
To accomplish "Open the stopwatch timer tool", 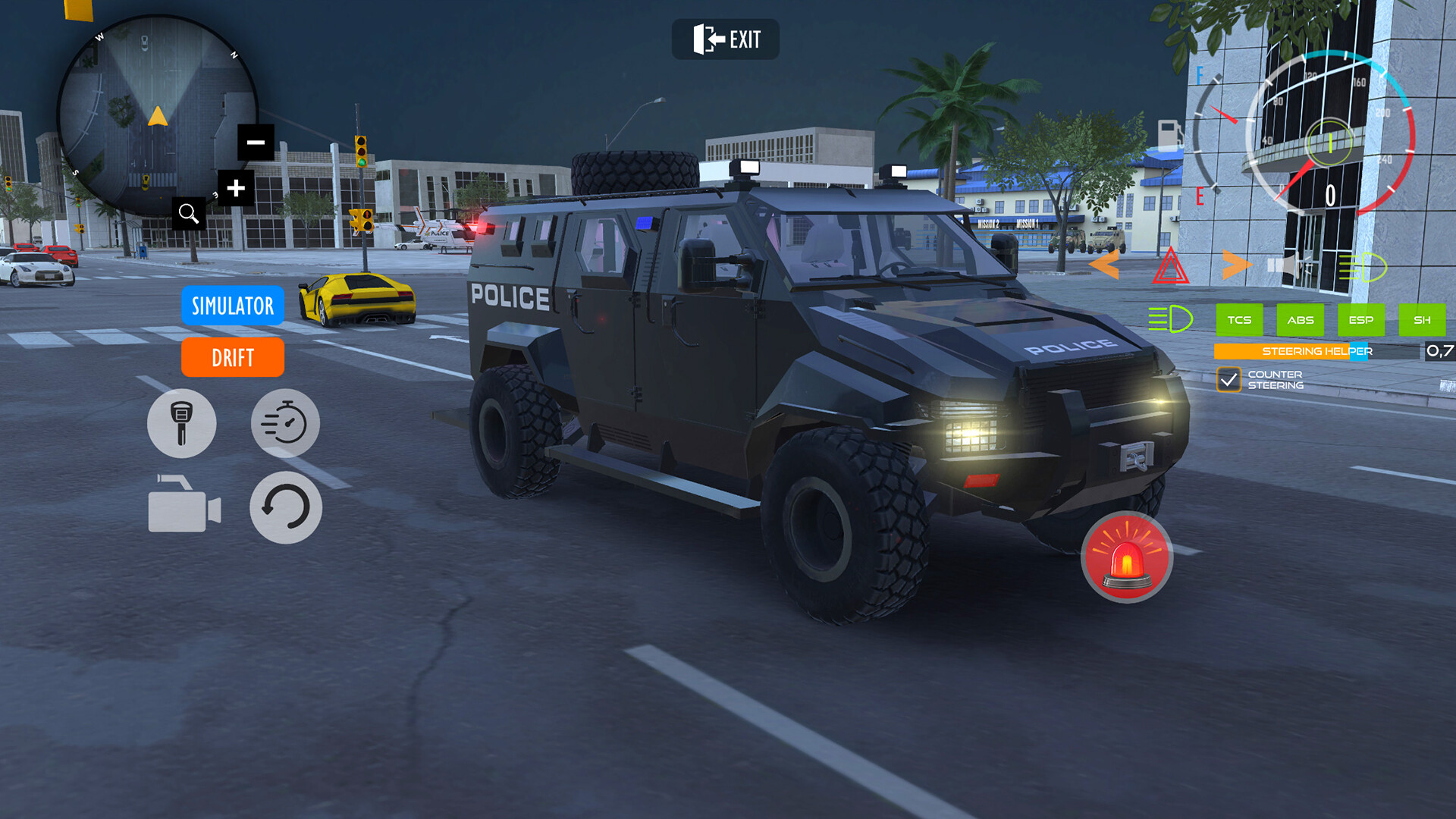I will (285, 423).
